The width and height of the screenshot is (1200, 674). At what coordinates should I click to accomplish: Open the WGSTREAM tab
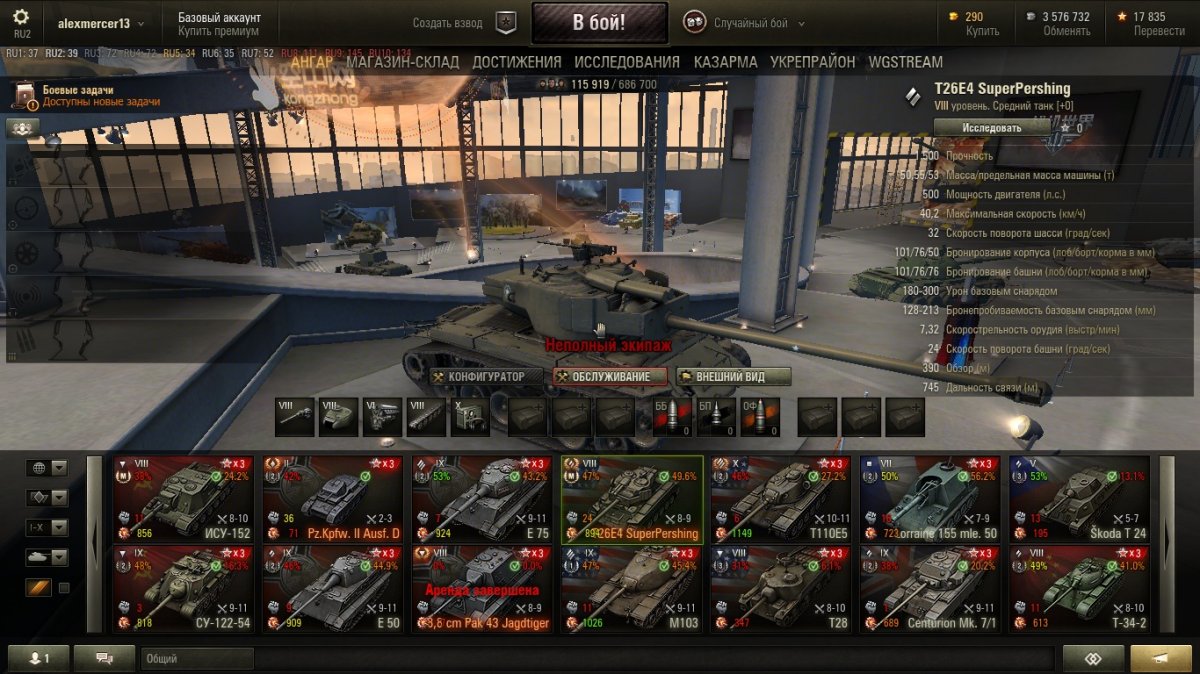(905, 62)
